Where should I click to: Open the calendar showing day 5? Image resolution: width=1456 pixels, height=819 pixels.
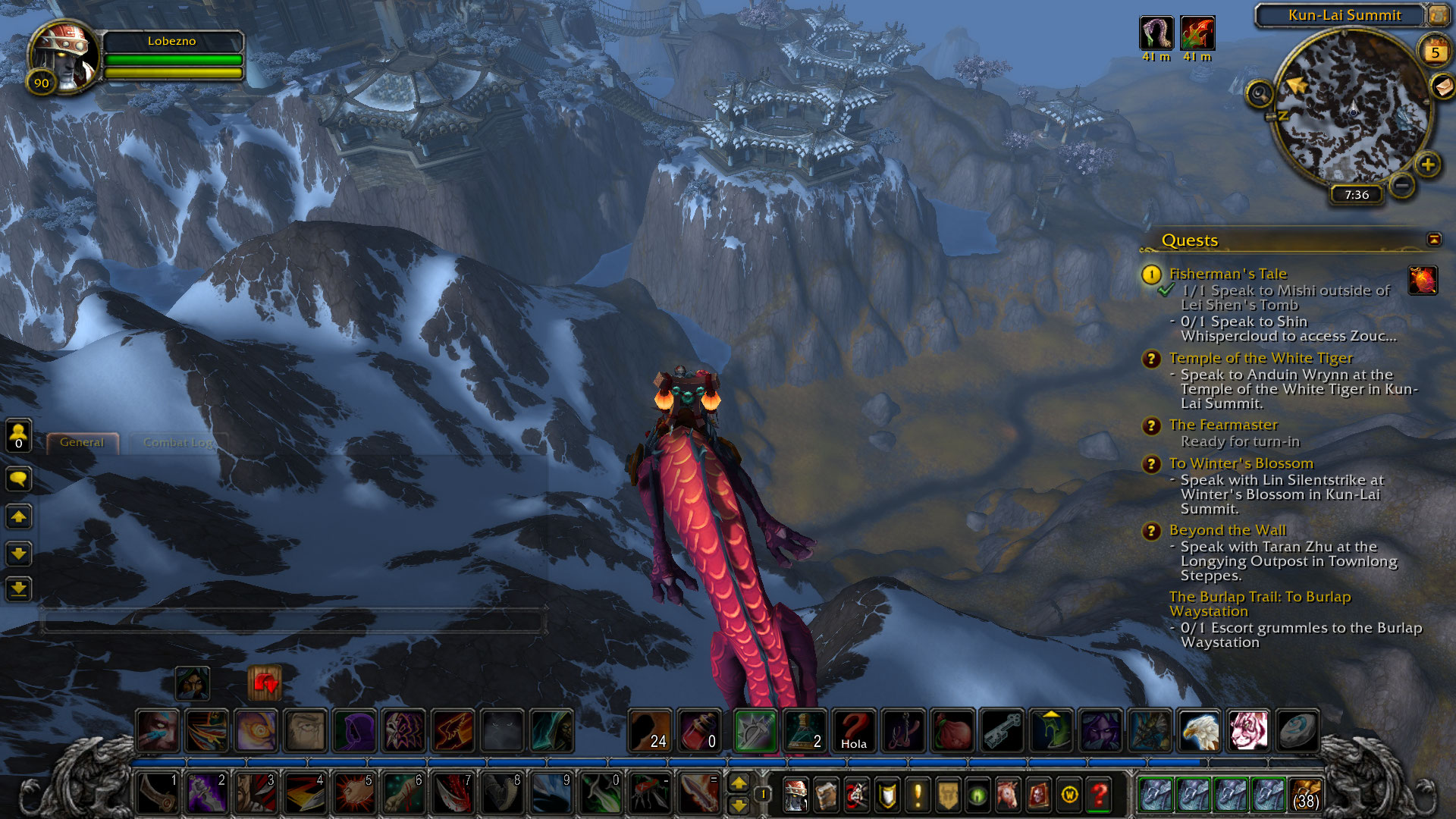pos(1435,52)
